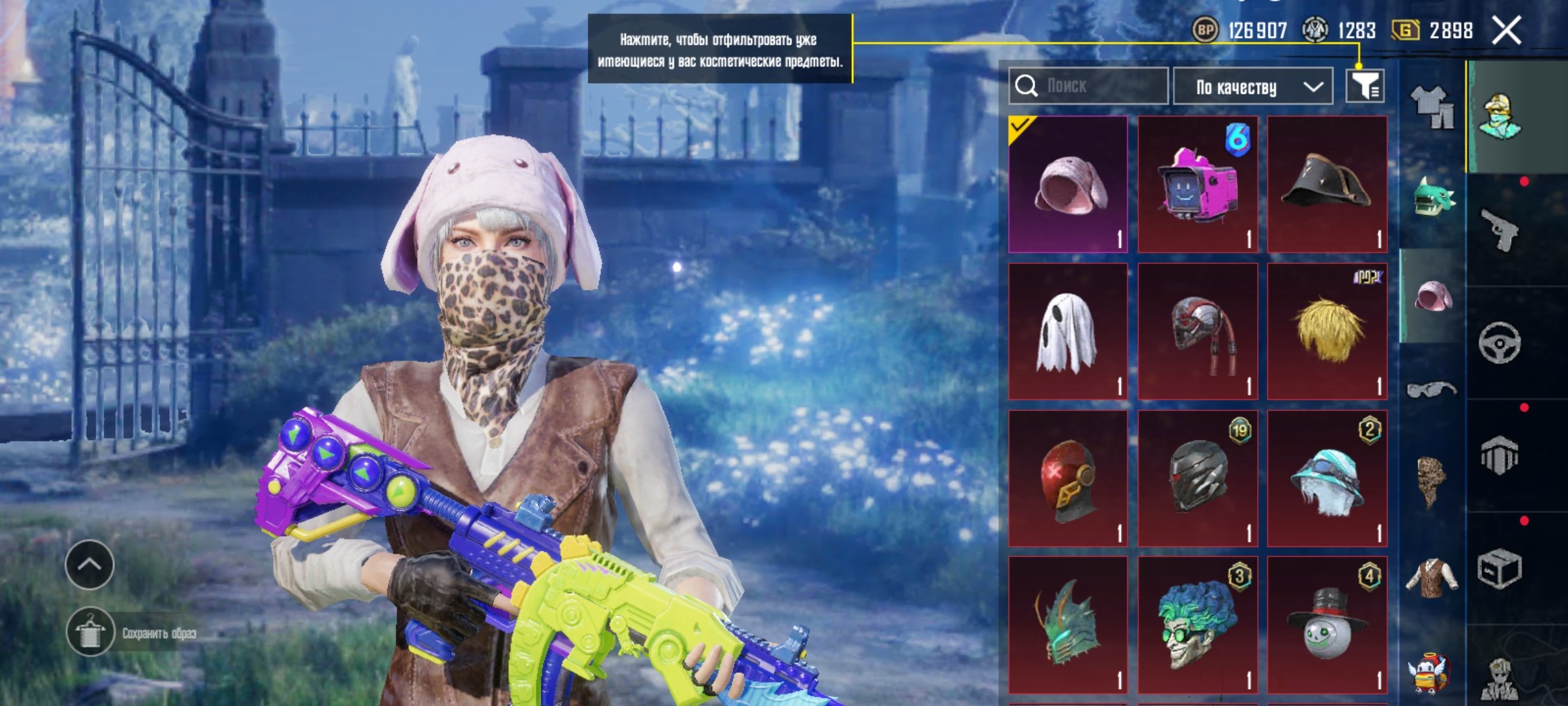Select the red helmet with yellow earpiece
This screenshot has height=706, width=1568.
tap(1068, 479)
